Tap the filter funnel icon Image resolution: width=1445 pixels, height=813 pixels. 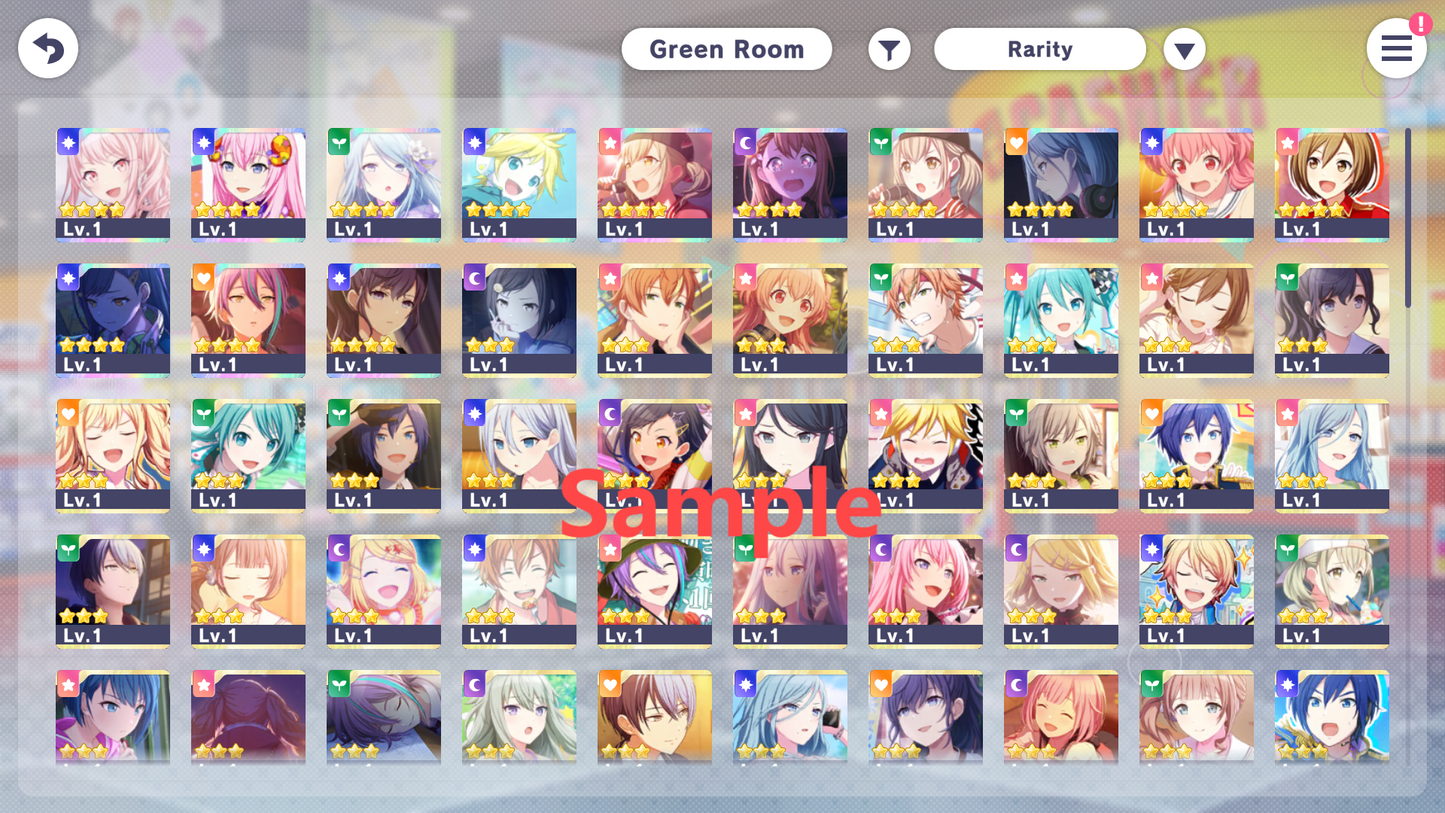coord(889,48)
